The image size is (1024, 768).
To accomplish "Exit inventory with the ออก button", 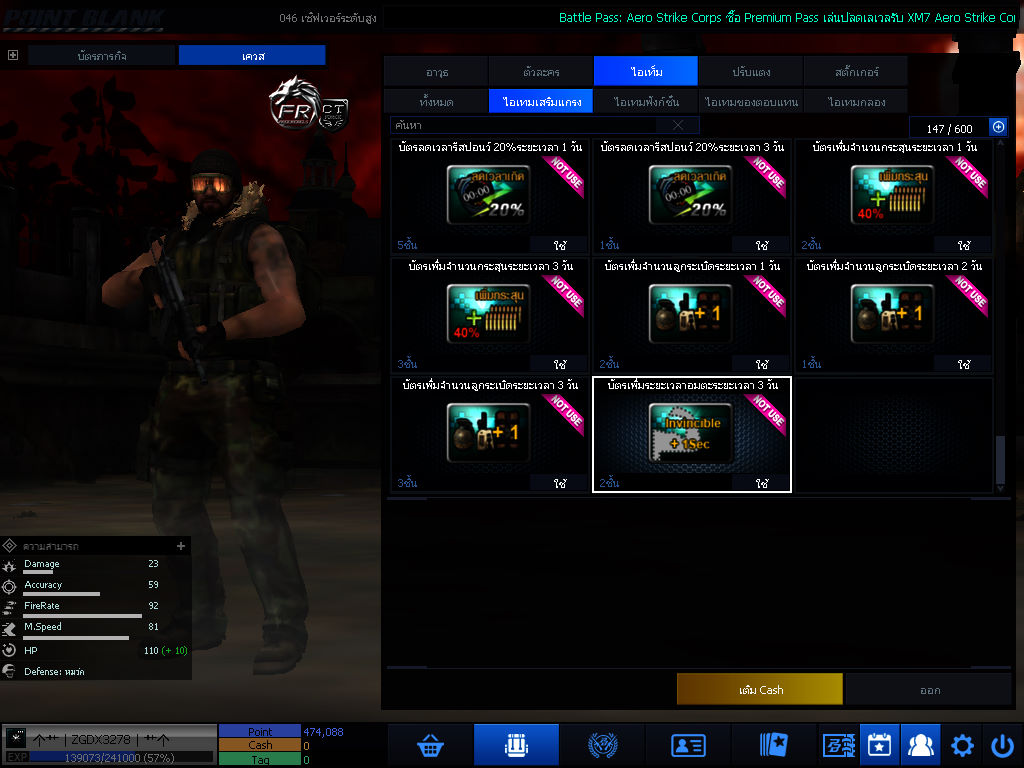I will 929,689.
